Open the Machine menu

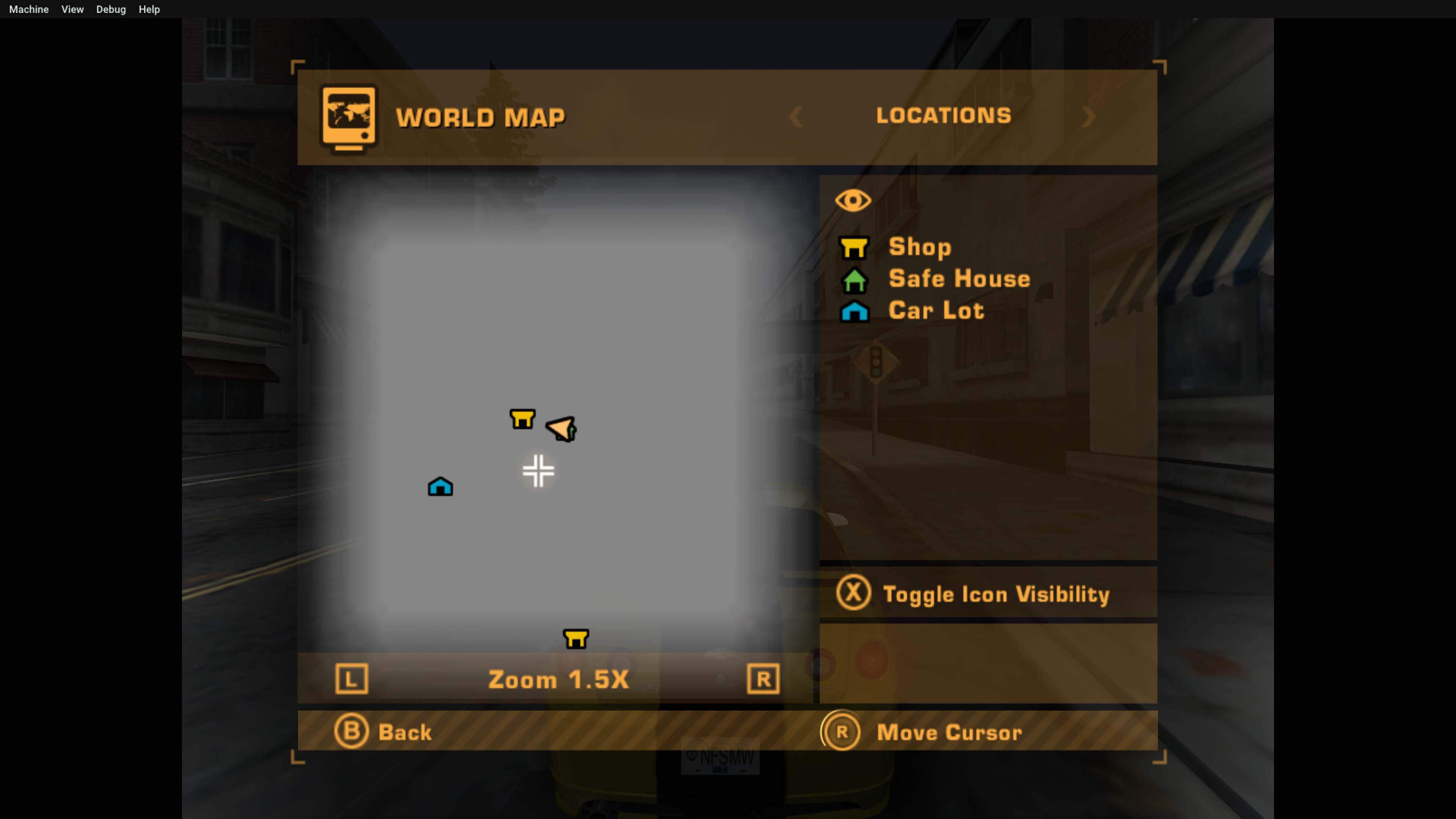(28, 9)
